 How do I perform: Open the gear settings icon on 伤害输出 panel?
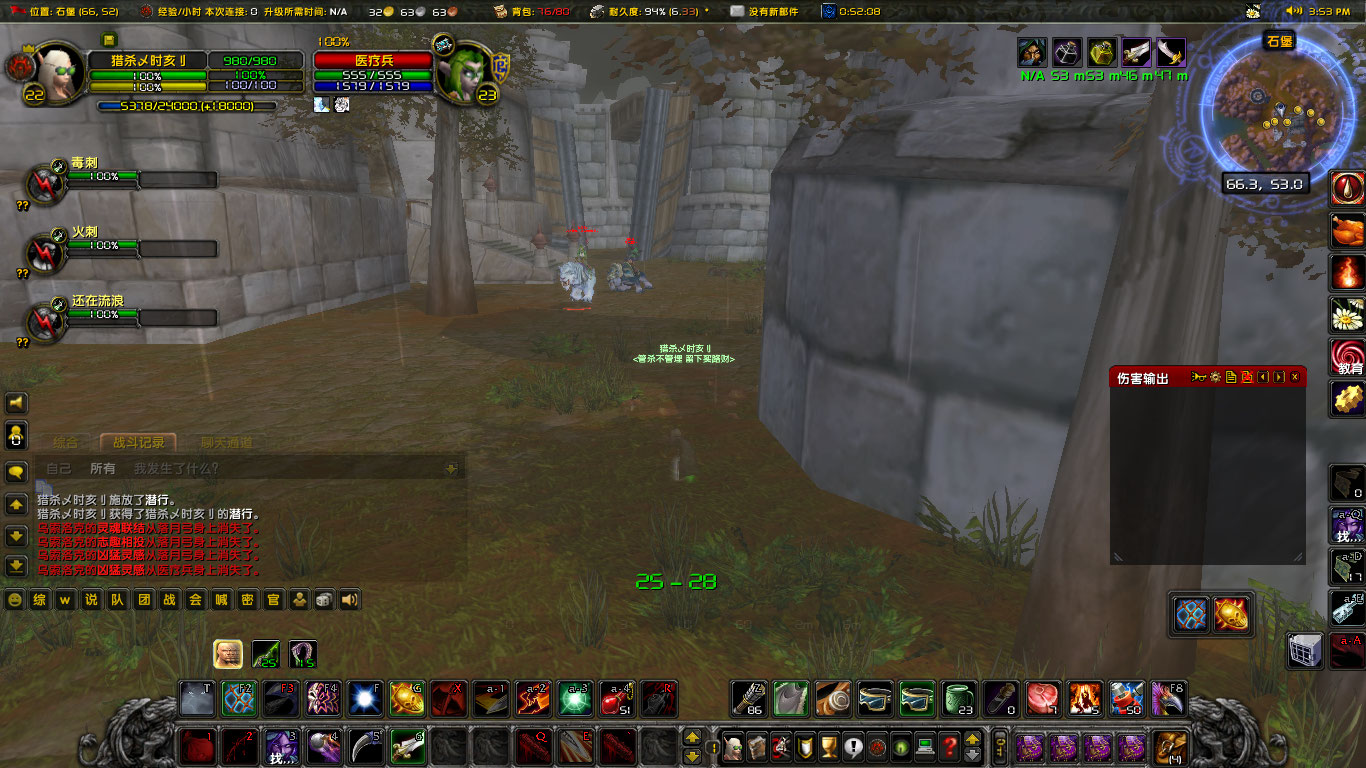click(1216, 377)
